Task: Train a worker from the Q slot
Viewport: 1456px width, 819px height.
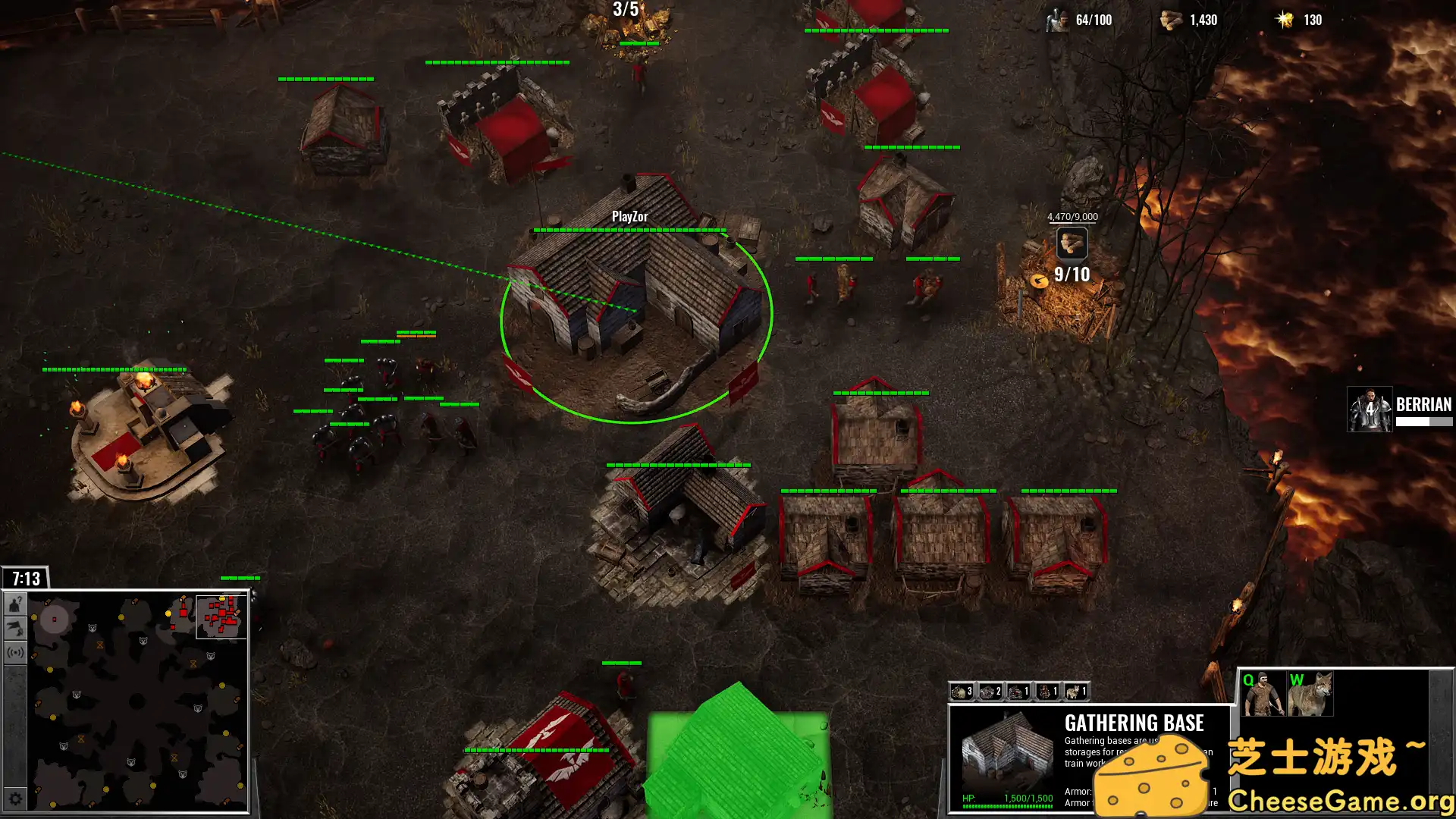Action: coord(1263,693)
